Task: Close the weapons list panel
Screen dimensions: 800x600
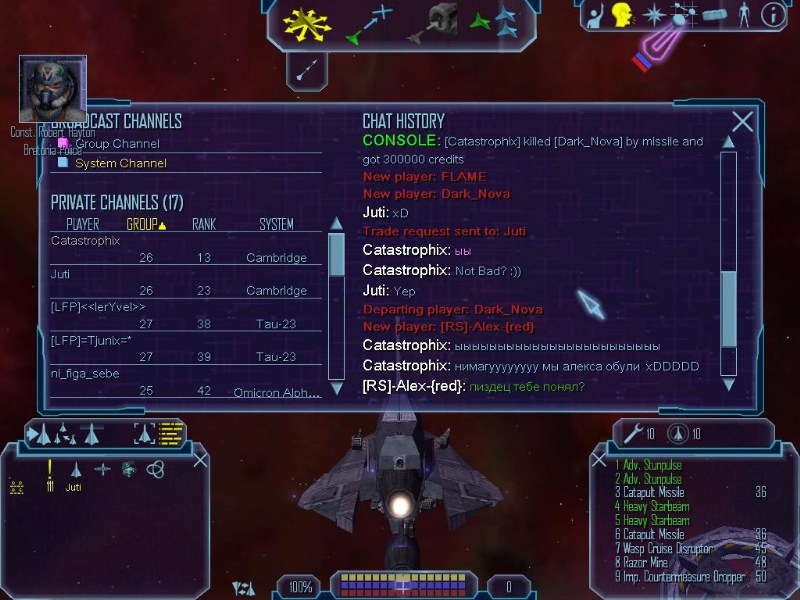Action: coord(599,460)
